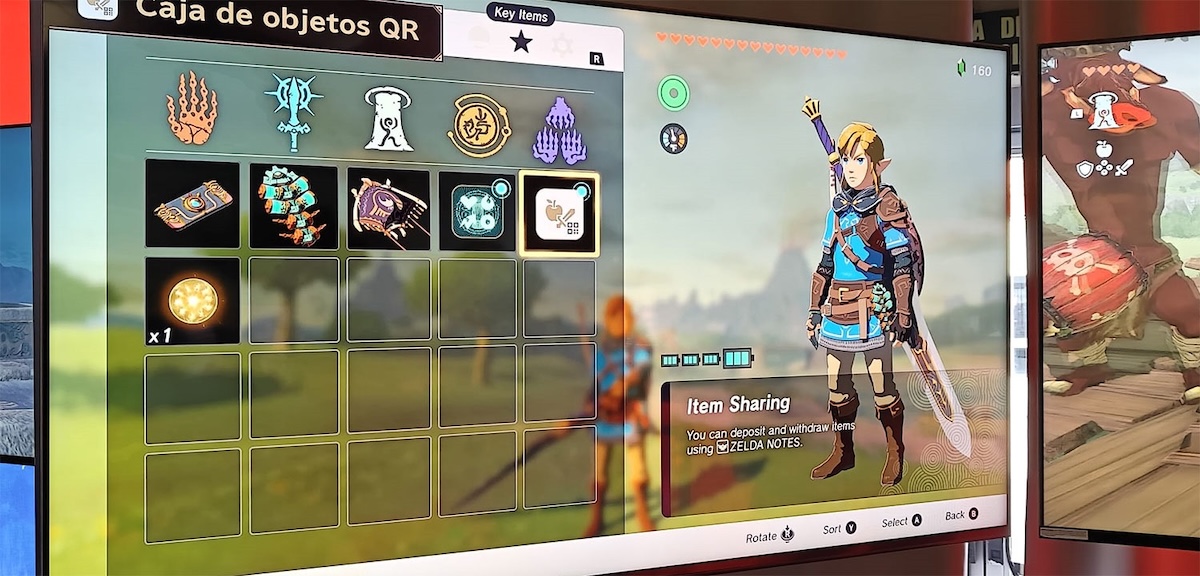Switch to the Key Items star tab
1200x576 pixels.
(x=521, y=42)
